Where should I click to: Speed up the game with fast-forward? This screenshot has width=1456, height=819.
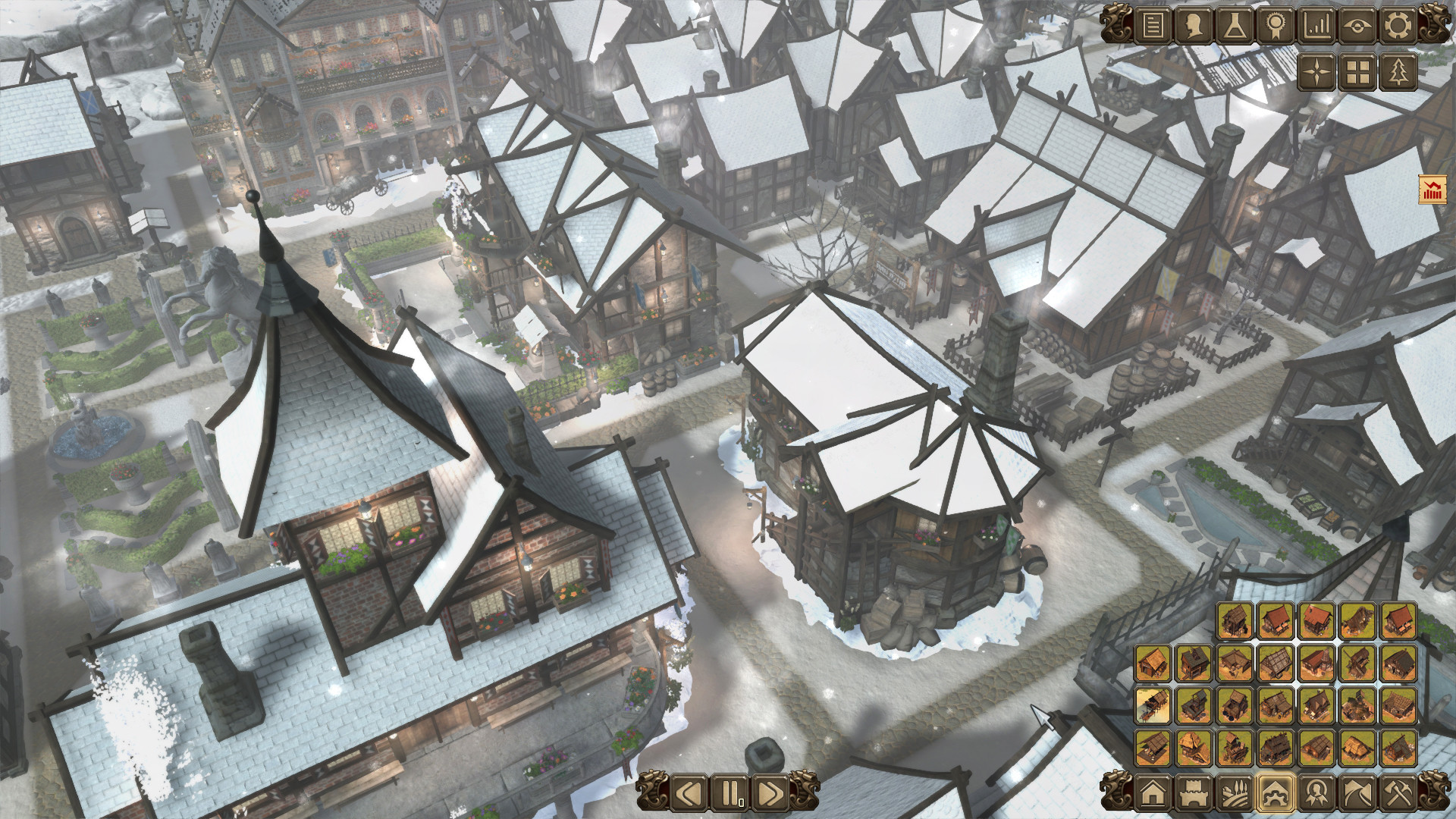click(x=769, y=793)
